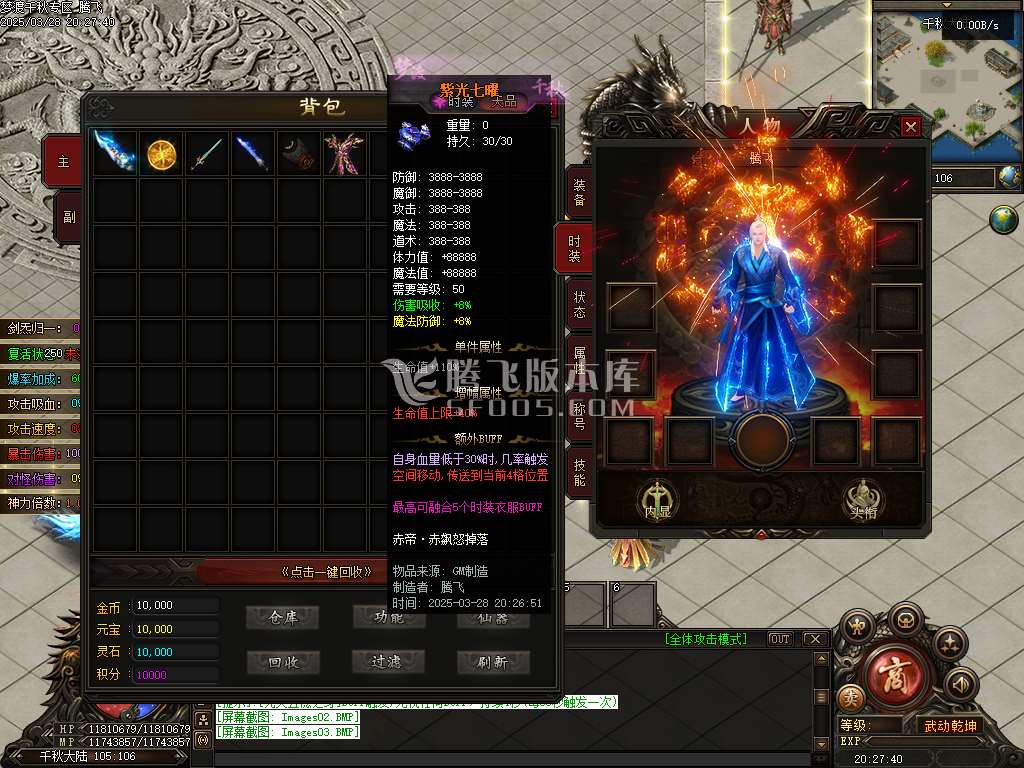Select the golden round medallion item
Image resolution: width=1024 pixels, height=768 pixels.
point(161,154)
